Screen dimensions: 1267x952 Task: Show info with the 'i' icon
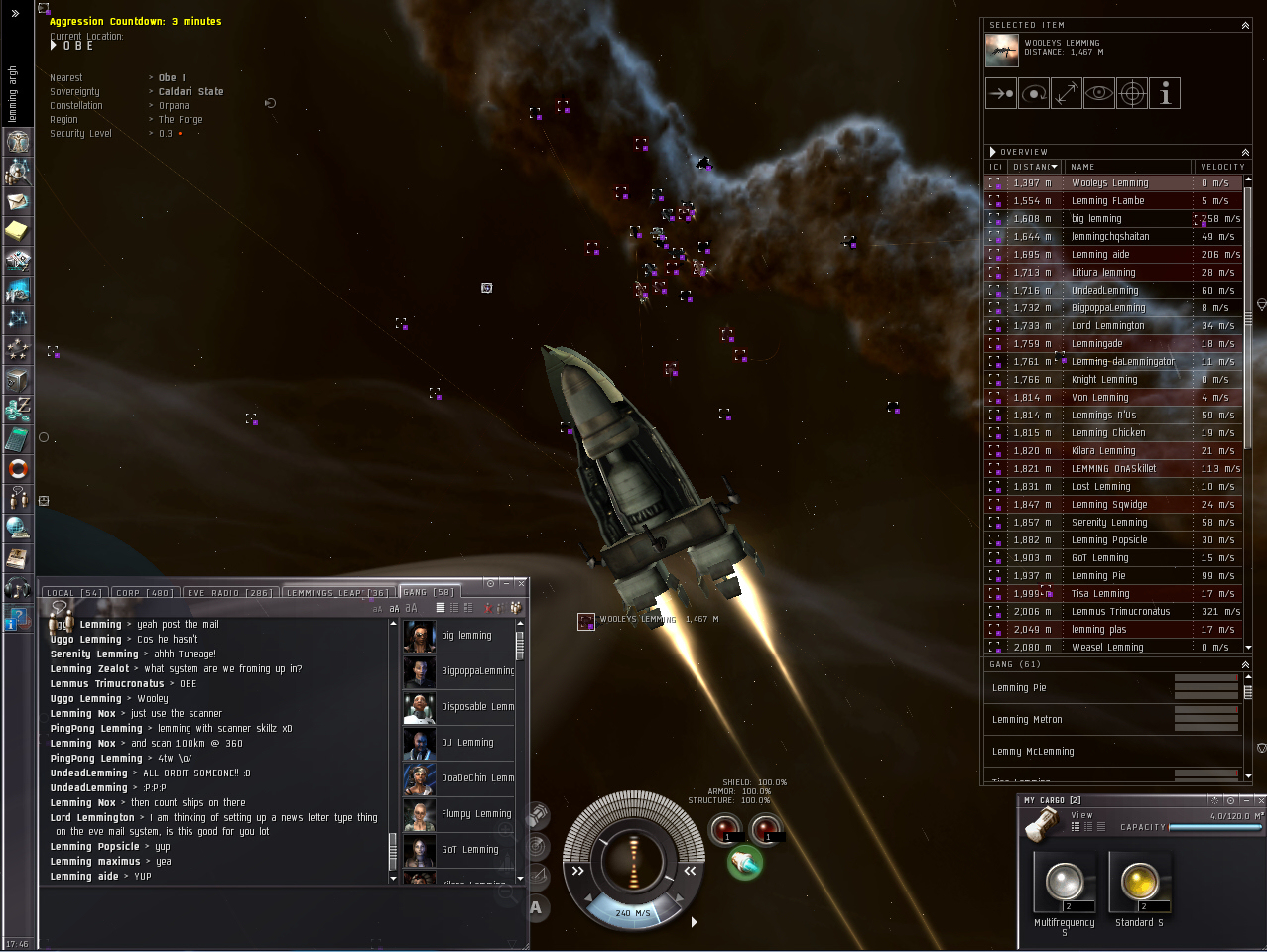click(x=1165, y=94)
